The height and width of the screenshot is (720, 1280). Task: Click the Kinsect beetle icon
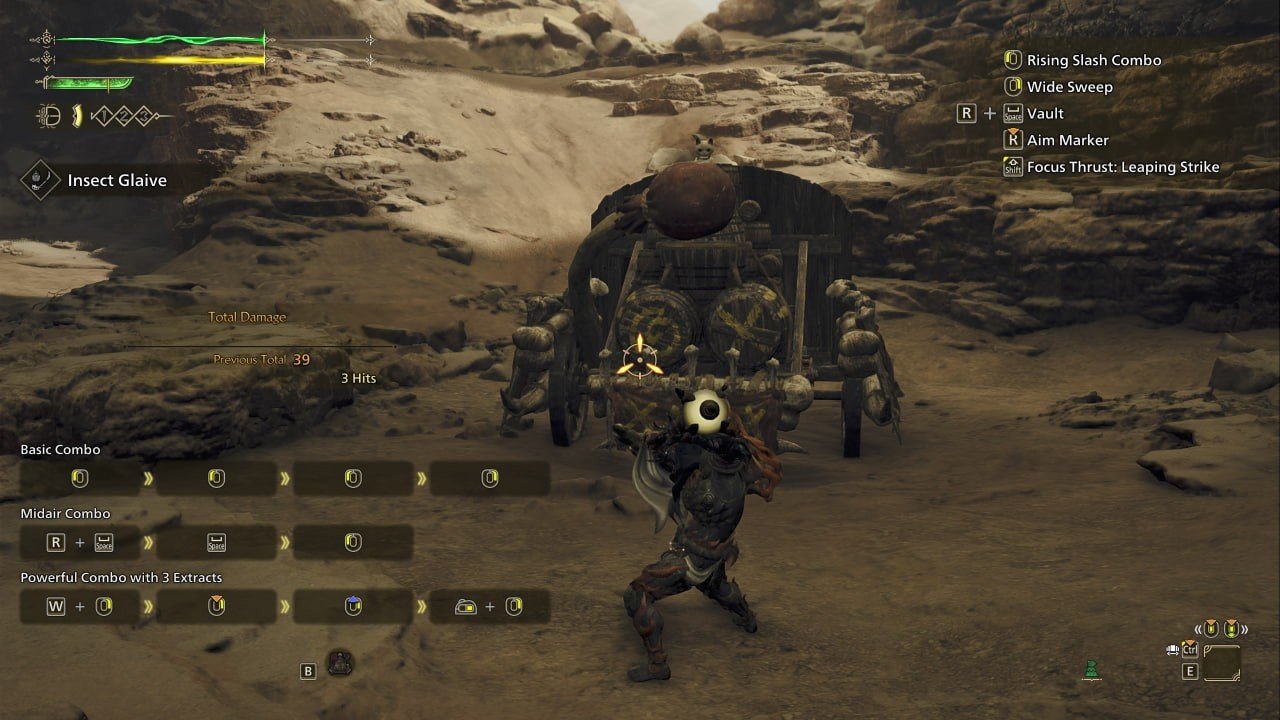[47, 116]
